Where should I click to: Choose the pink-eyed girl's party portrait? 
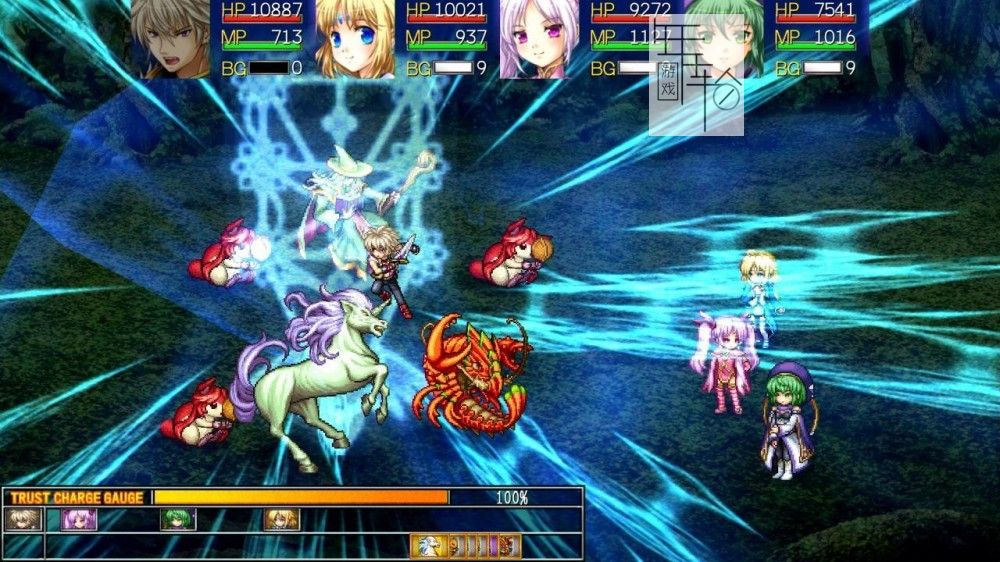point(539,39)
